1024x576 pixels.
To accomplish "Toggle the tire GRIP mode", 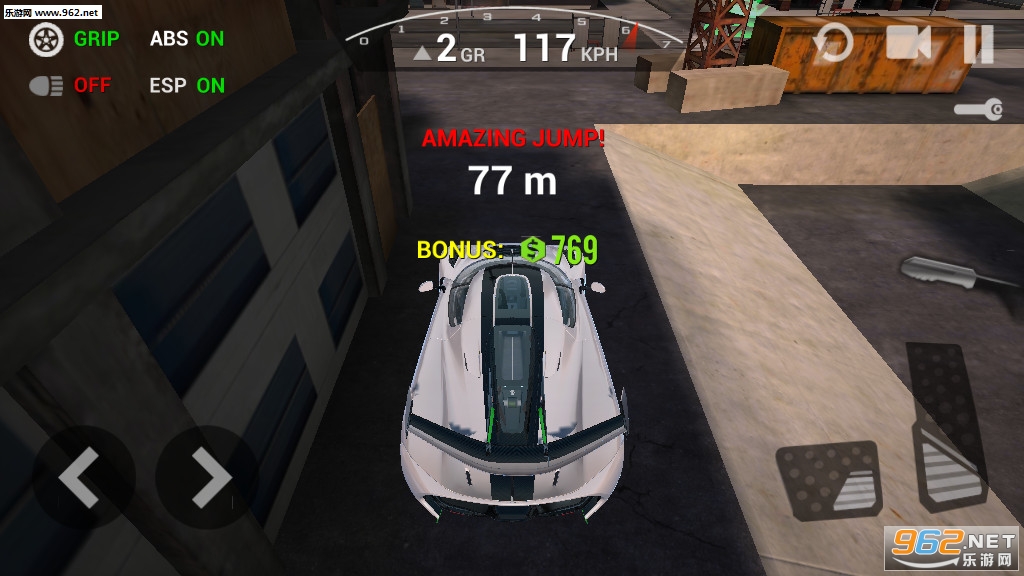I will (x=74, y=39).
